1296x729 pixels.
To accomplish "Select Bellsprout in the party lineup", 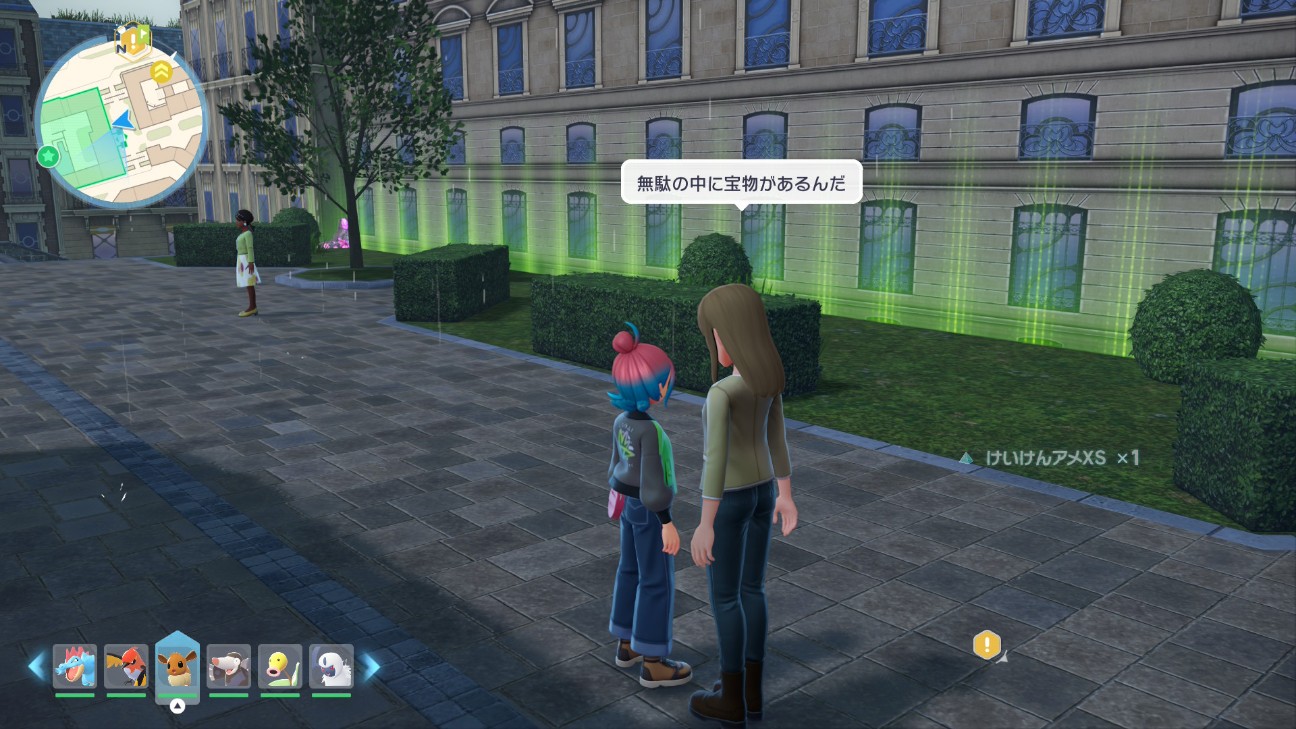I will pos(281,665).
